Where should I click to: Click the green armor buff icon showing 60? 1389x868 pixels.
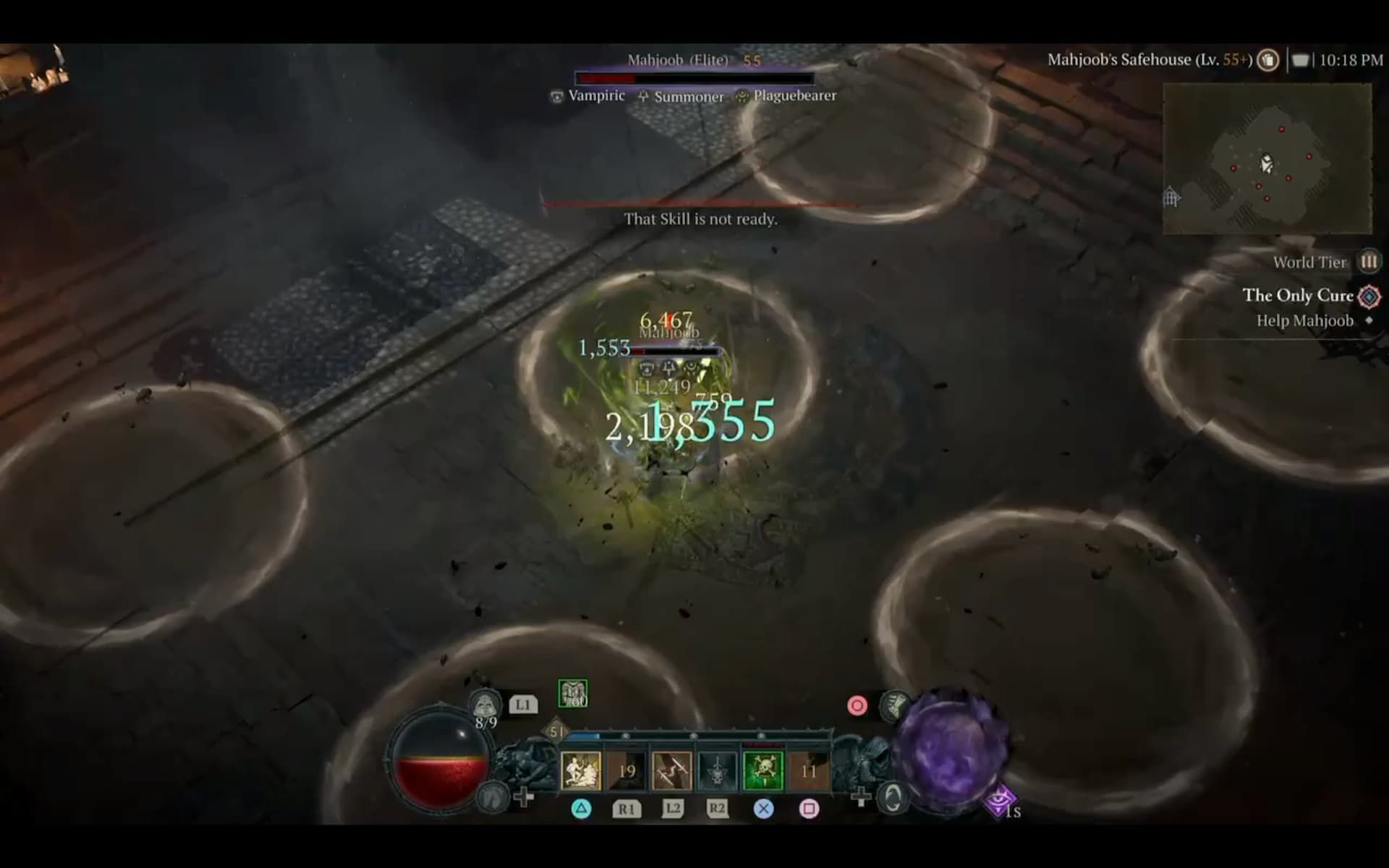coord(572,692)
